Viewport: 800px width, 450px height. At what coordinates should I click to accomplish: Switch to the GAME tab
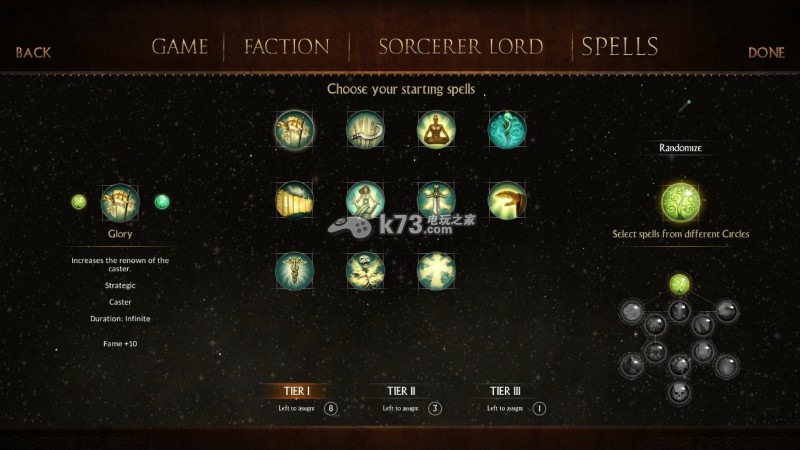180,47
